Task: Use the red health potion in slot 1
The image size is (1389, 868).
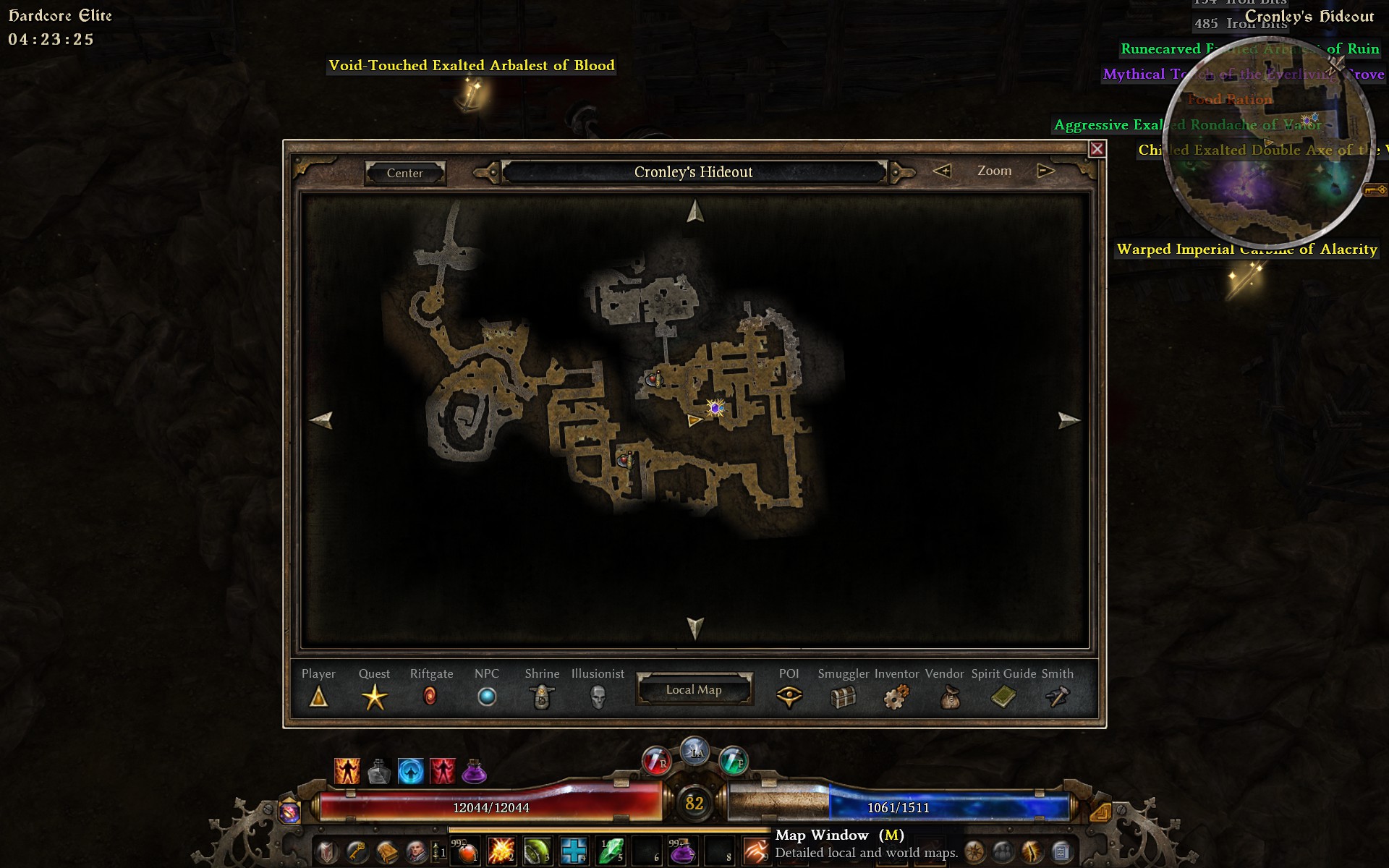Action: pos(467,851)
